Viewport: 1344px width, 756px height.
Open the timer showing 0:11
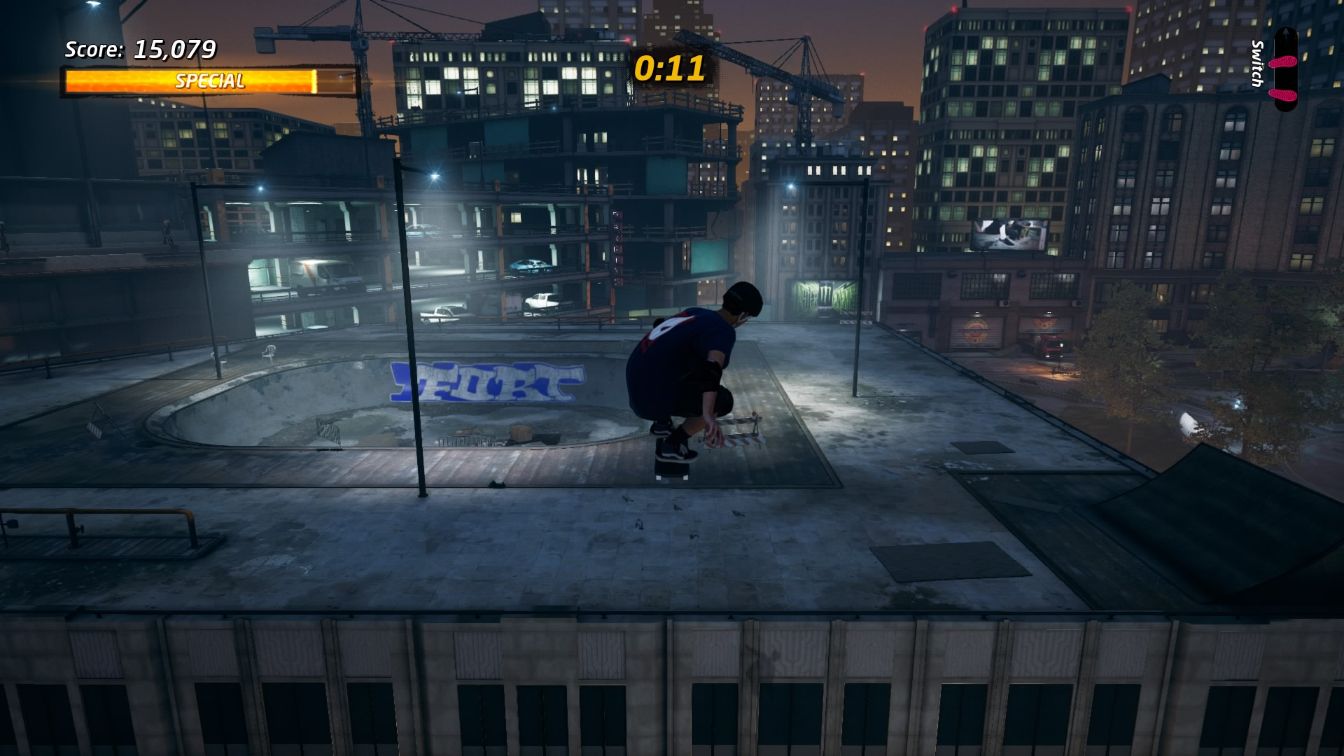668,69
